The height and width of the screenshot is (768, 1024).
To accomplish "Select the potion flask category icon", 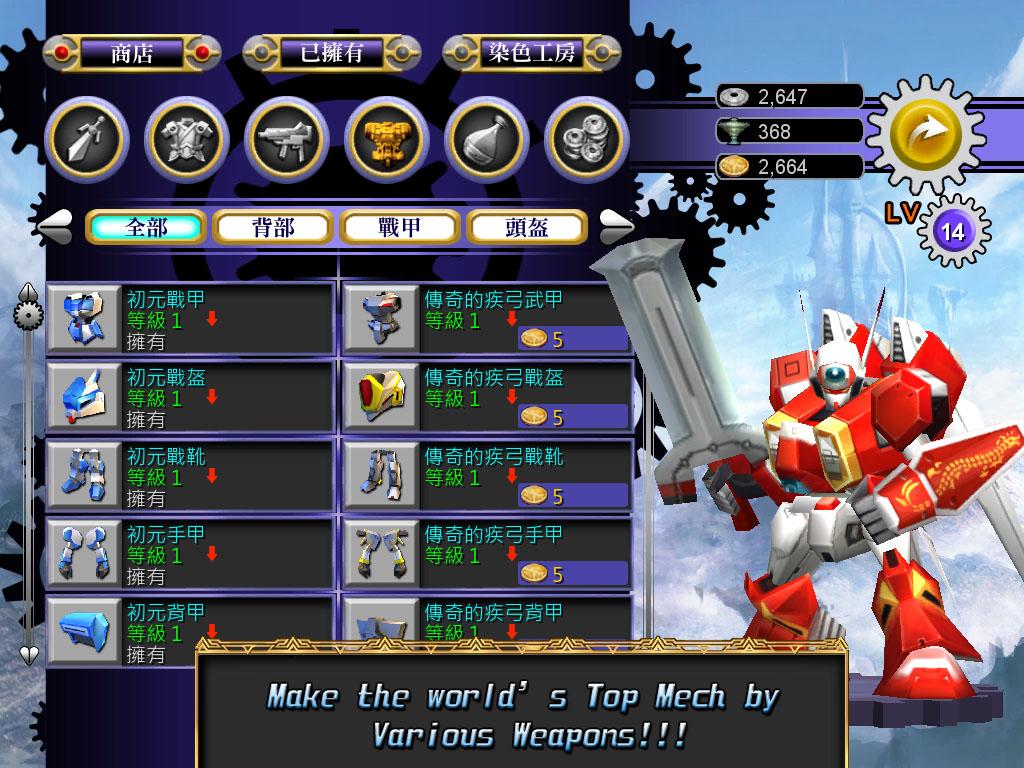I will tap(486, 138).
